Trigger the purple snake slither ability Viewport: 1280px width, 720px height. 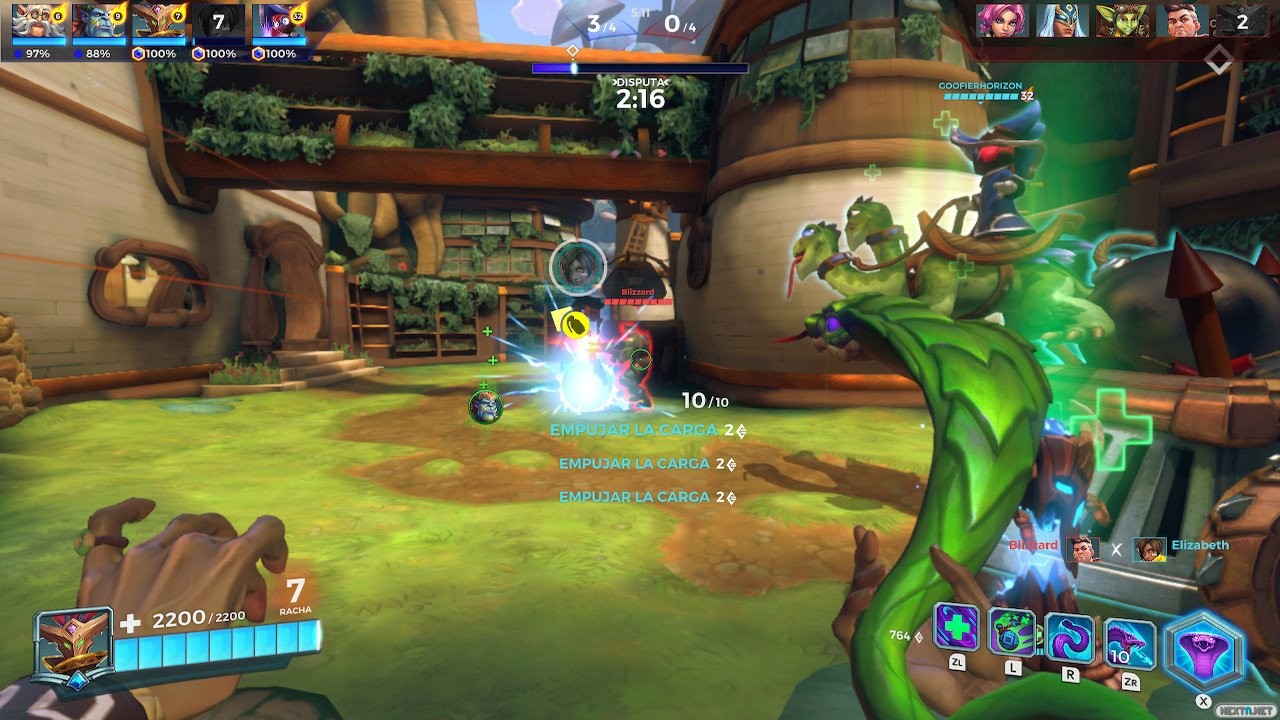click(x=1069, y=637)
